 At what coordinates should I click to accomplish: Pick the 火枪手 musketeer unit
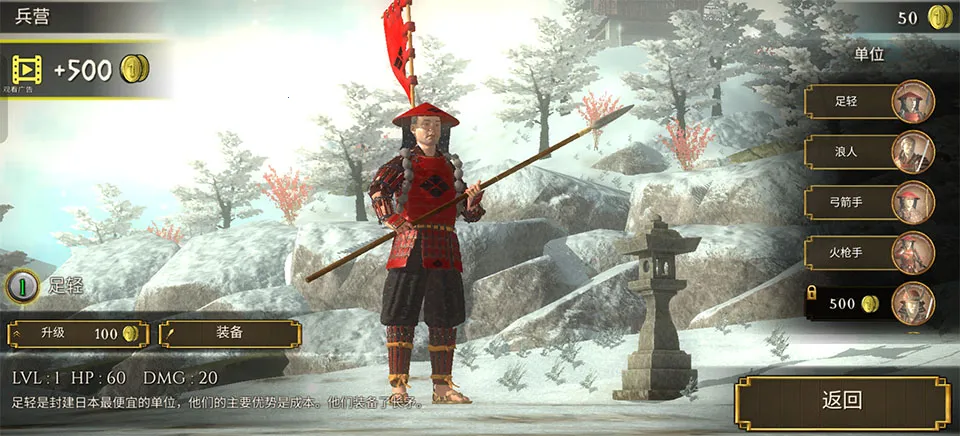click(x=868, y=253)
